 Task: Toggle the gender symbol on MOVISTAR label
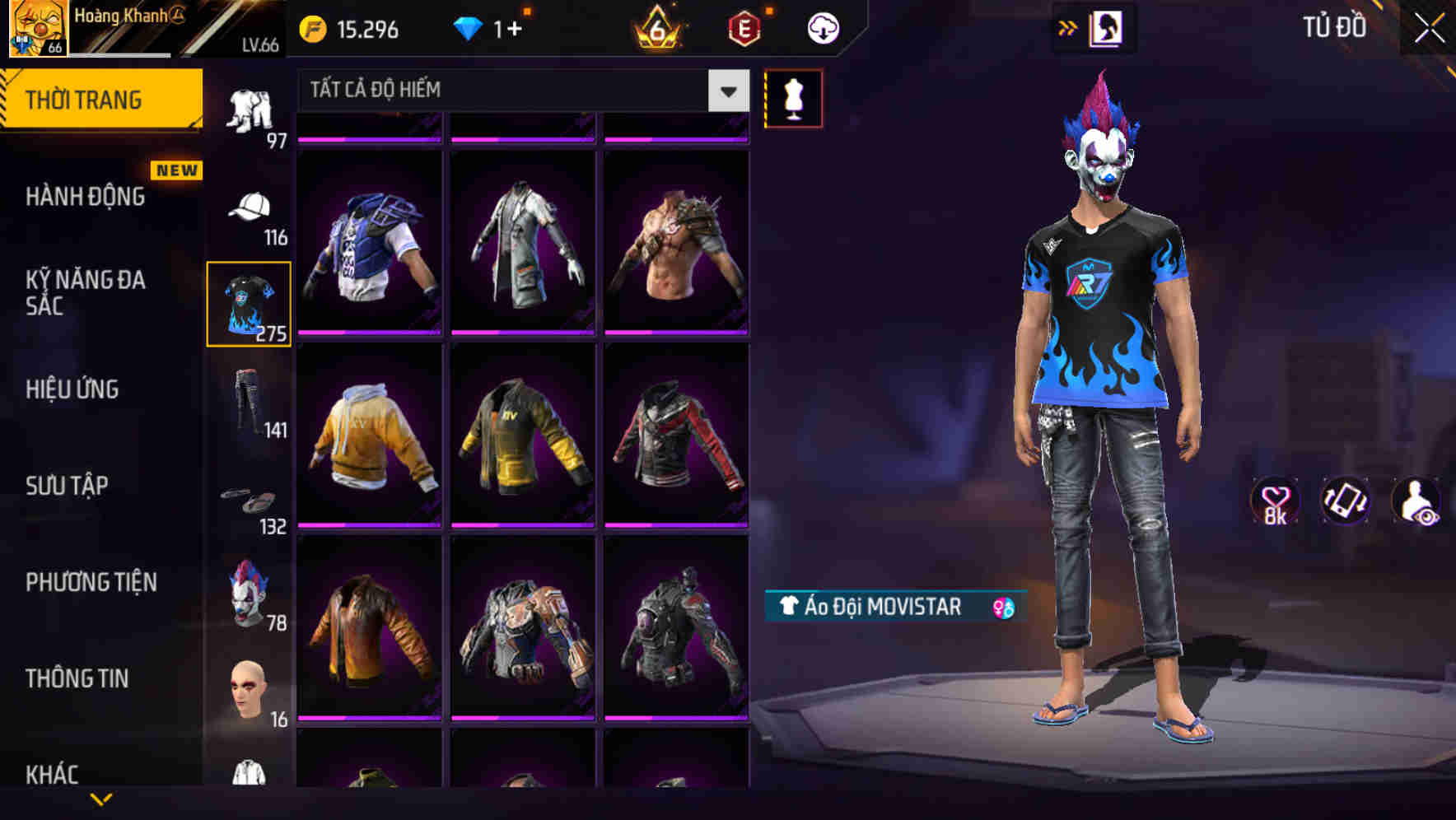pos(1001,608)
